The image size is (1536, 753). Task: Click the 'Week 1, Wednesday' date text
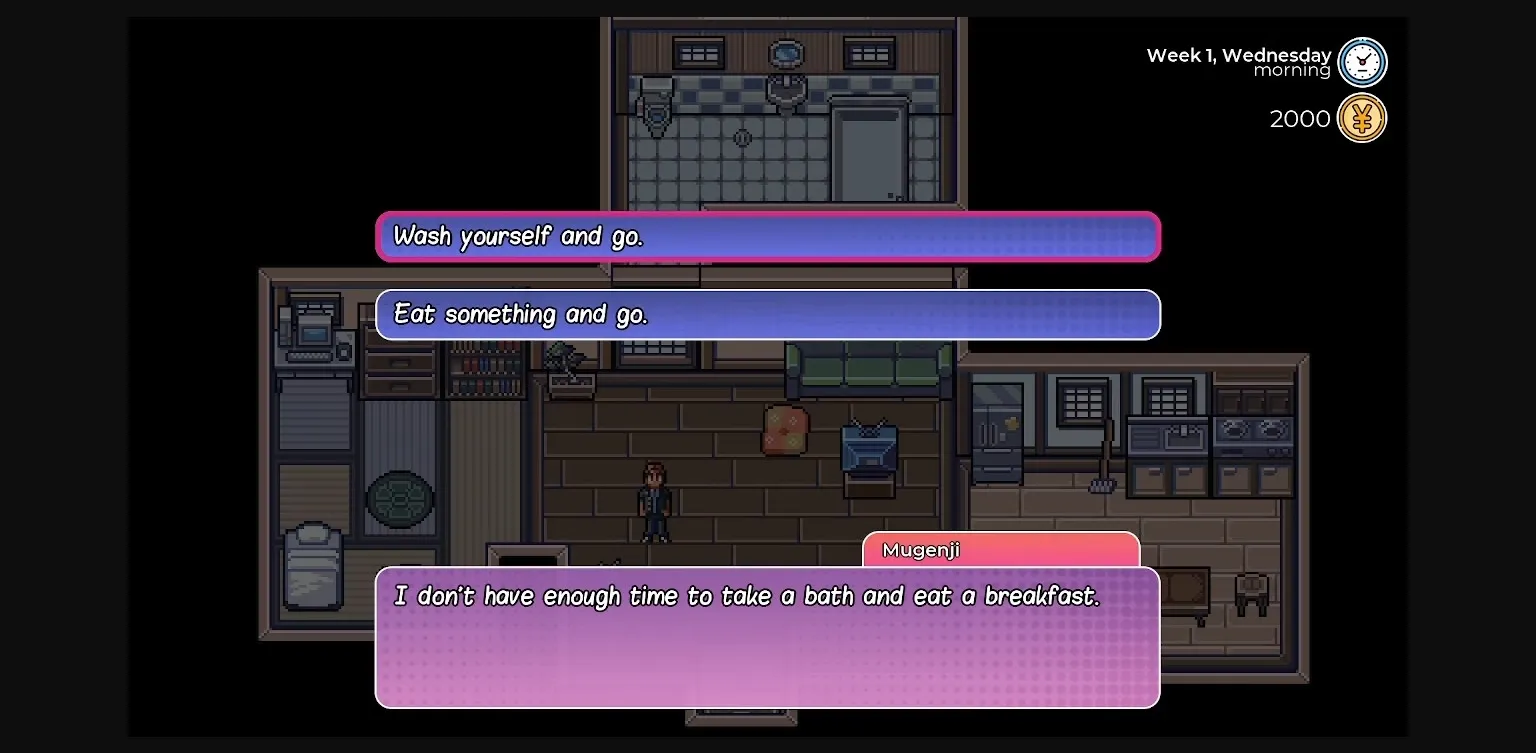(1238, 55)
